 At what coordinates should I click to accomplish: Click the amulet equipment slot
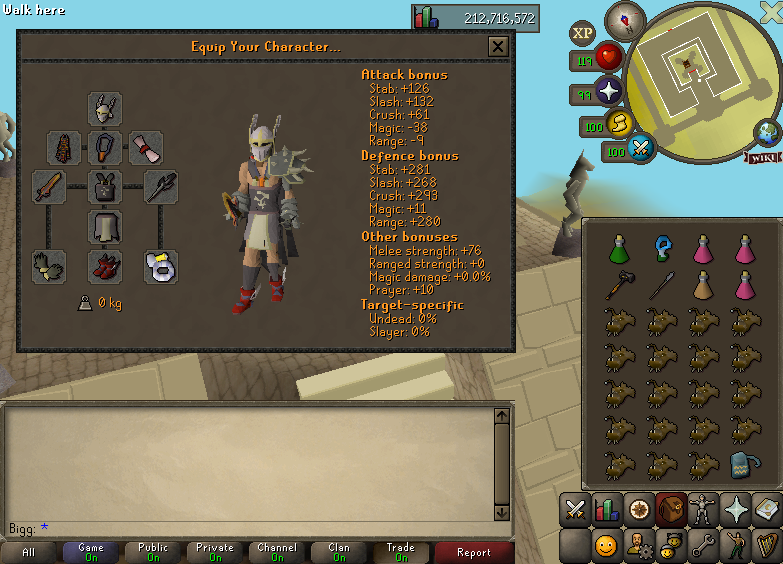click(105, 148)
